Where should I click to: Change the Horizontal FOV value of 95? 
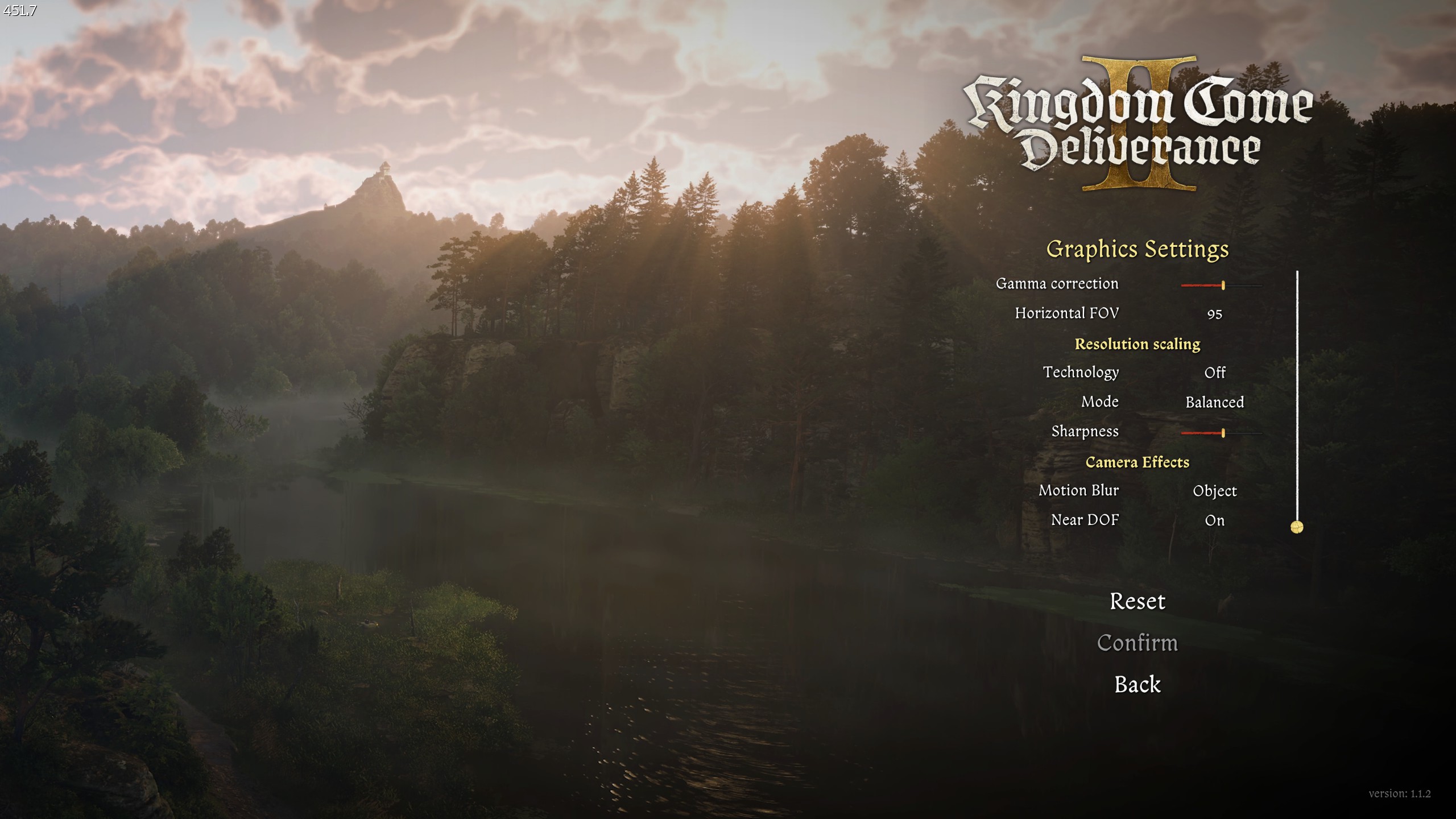point(1214,314)
